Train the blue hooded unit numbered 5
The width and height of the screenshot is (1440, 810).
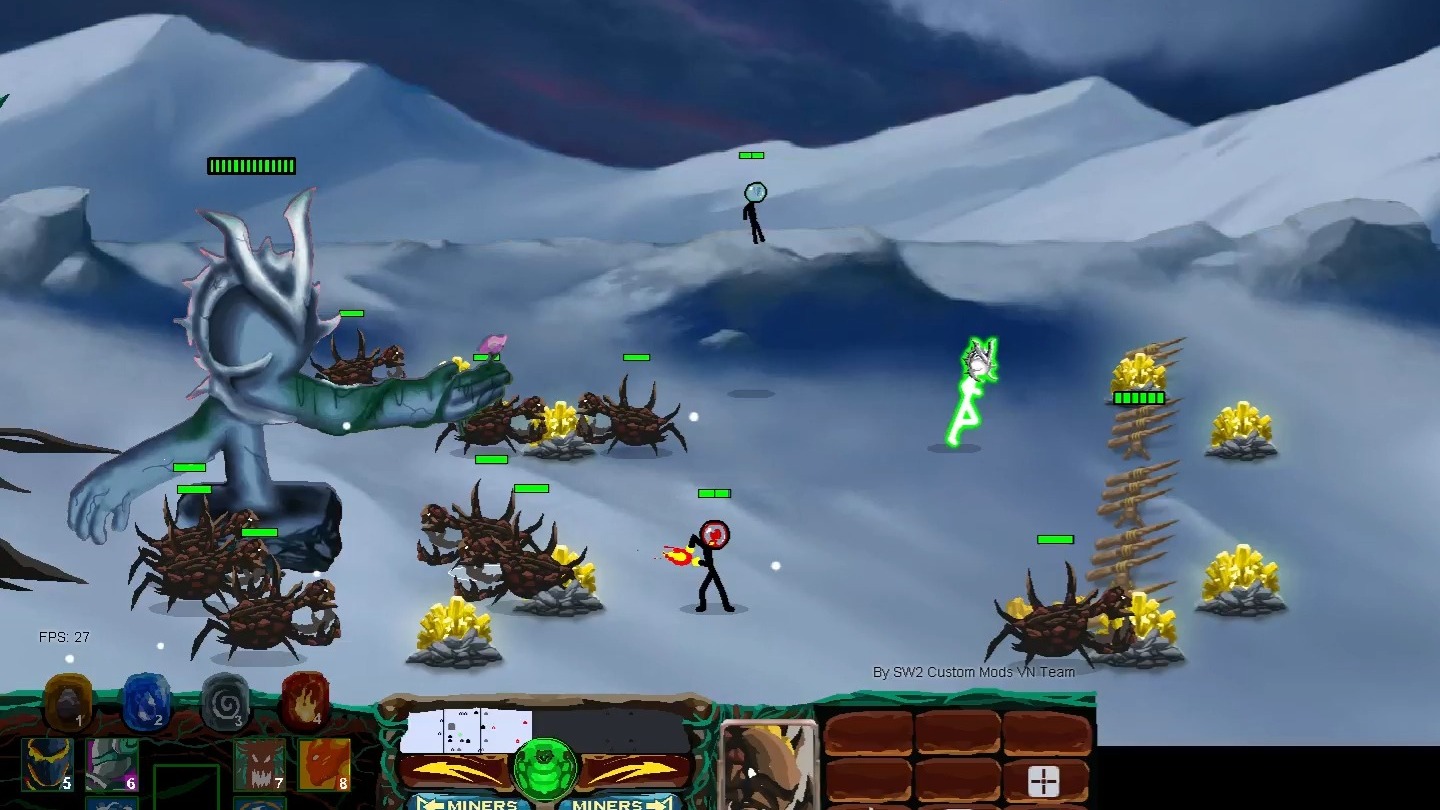[48, 765]
